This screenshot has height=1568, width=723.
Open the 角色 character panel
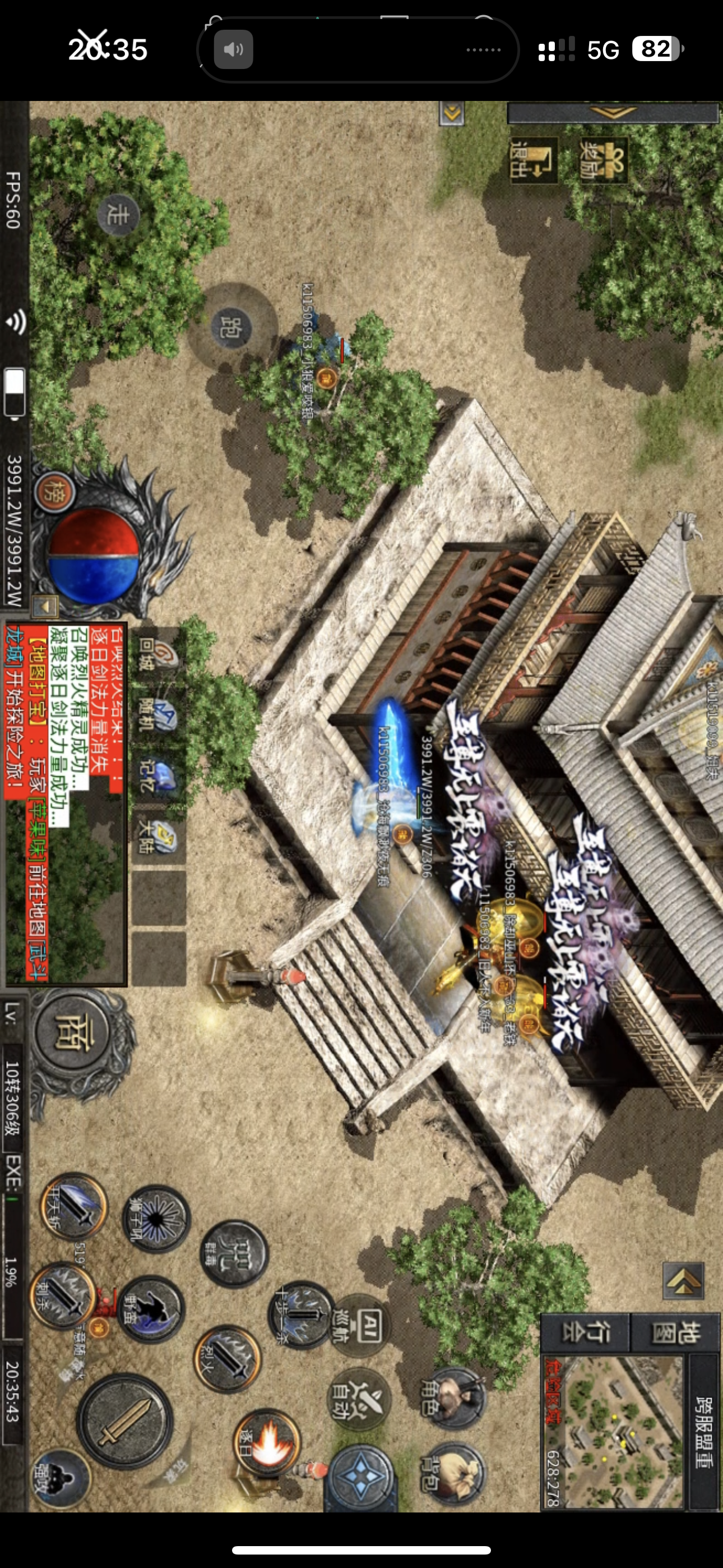point(454,1398)
